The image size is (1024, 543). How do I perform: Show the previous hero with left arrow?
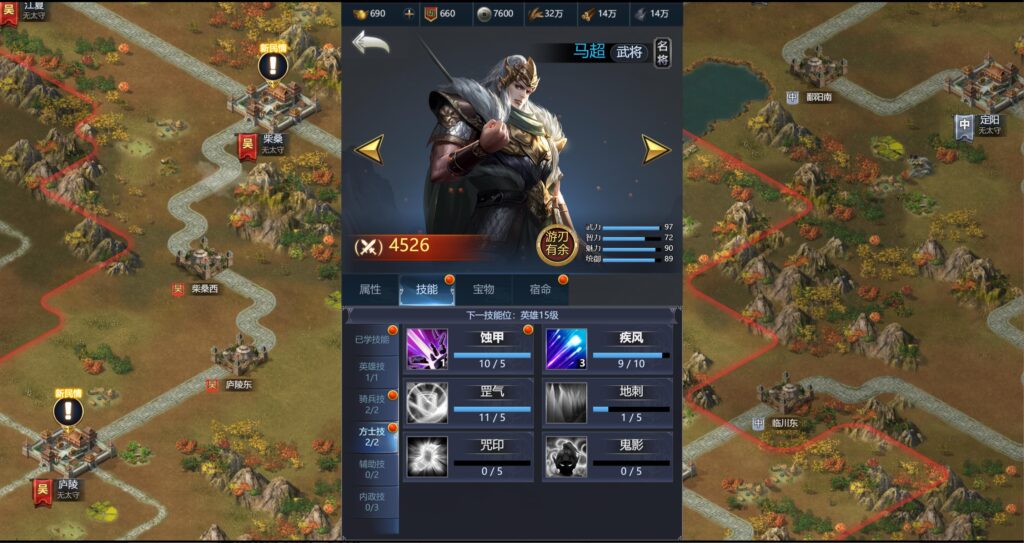[x=369, y=150]
